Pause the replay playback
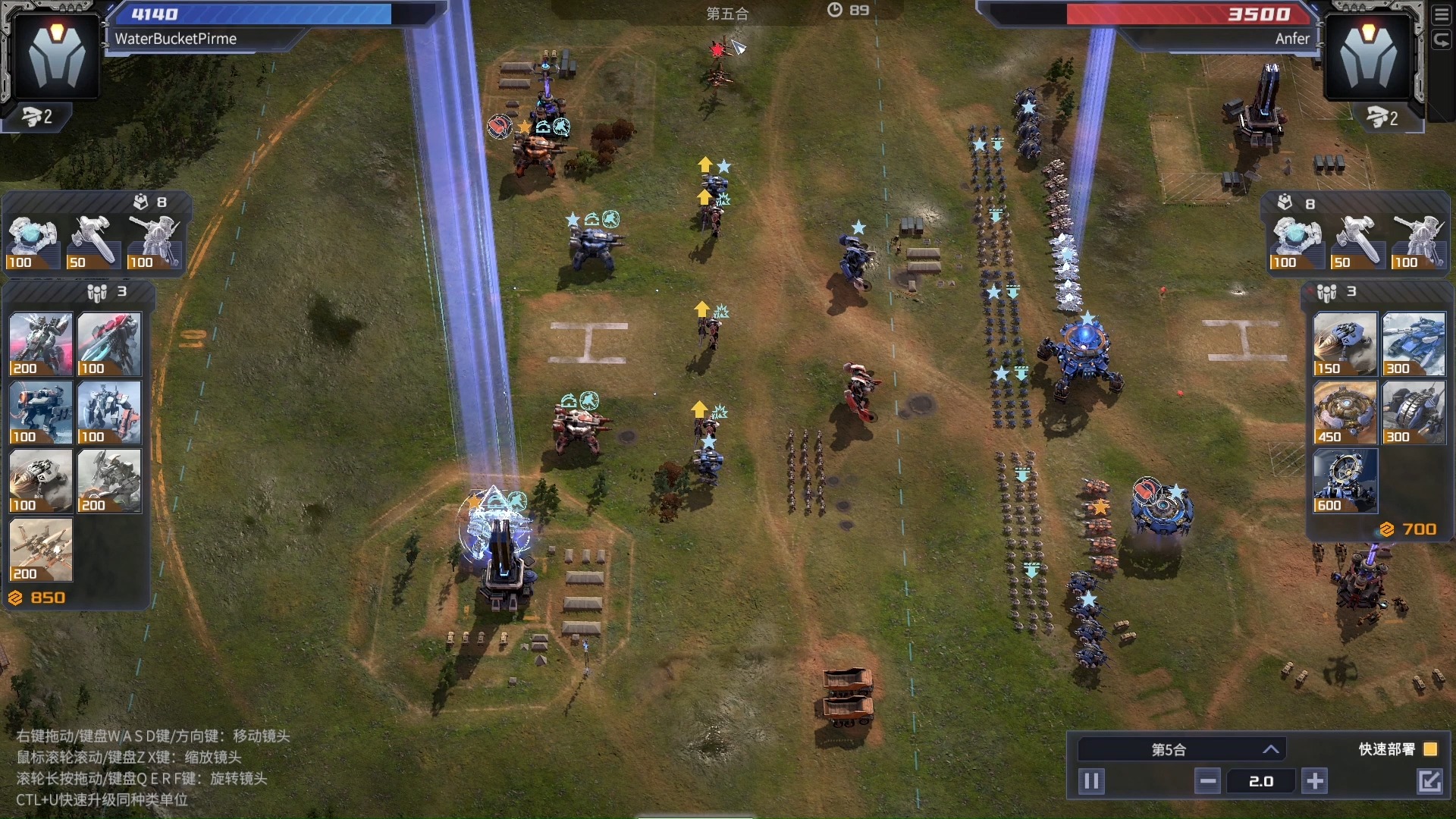The height and width of the screenshot is (819, 1456). click(x=1091, y=781)
